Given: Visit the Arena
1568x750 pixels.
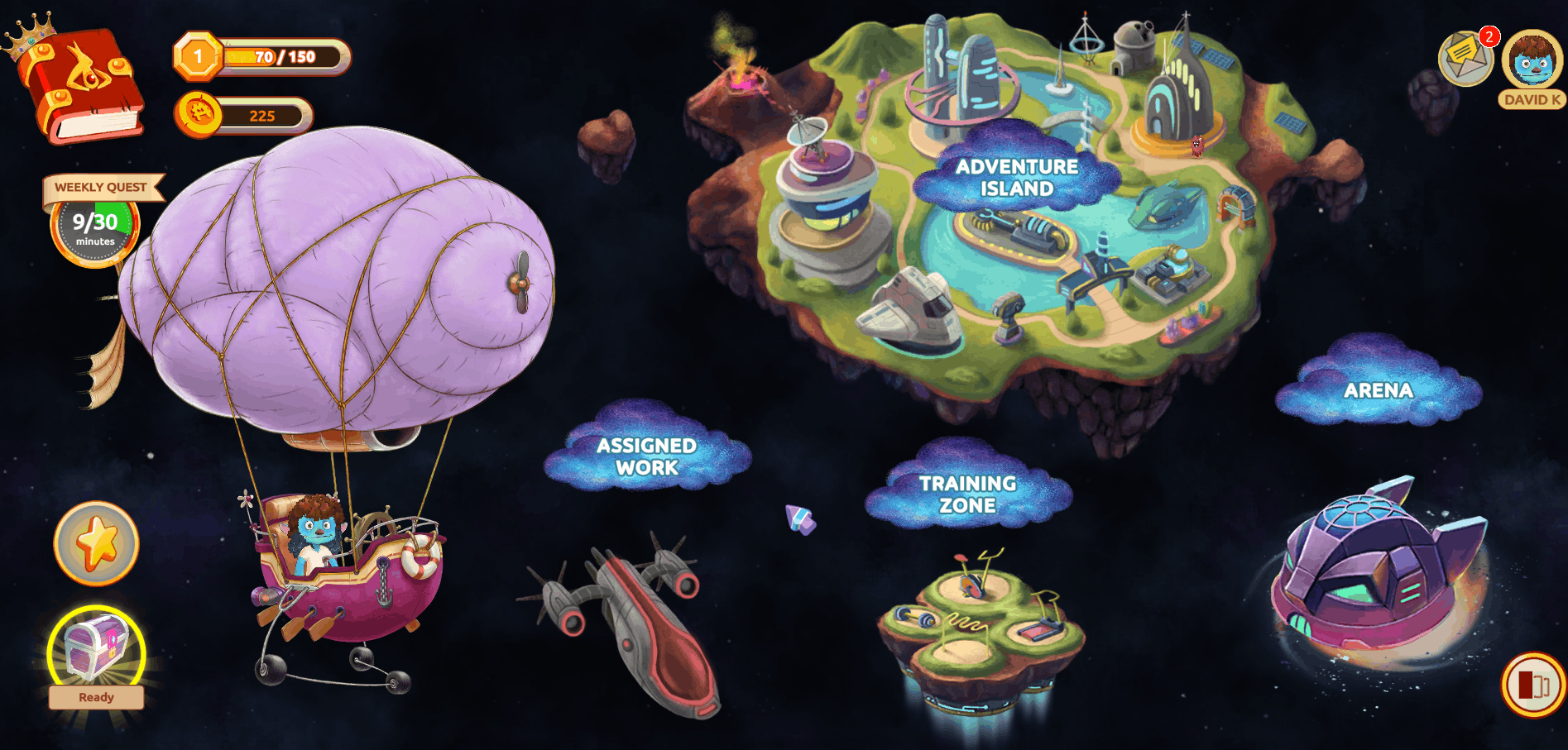Looking at the screenshot, I should (x=1378, y=390).
